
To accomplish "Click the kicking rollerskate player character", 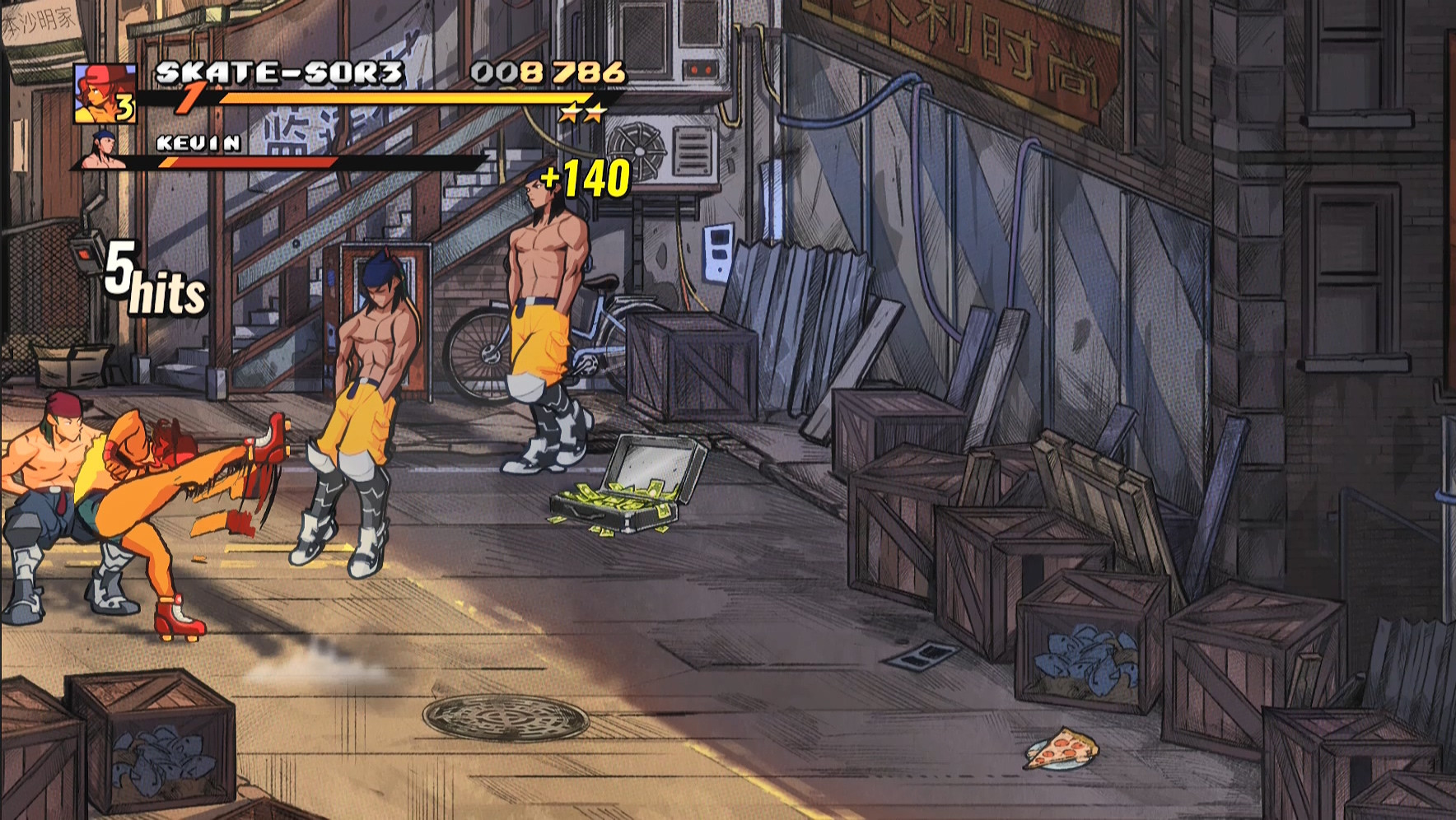I will tap(148, 494).
